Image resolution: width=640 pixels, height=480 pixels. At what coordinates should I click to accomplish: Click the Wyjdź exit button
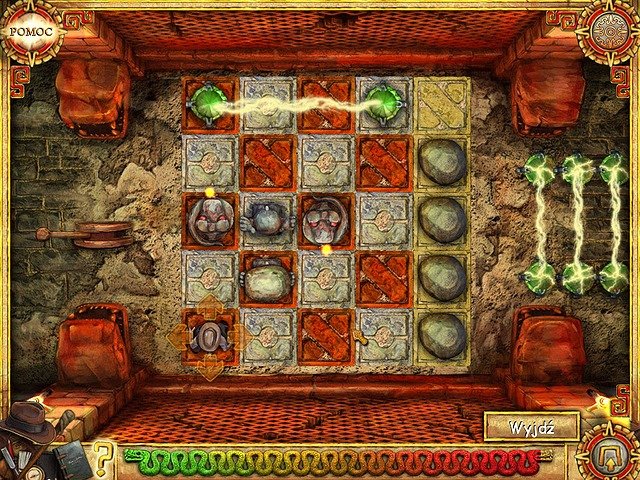click(x=530, y=427)
